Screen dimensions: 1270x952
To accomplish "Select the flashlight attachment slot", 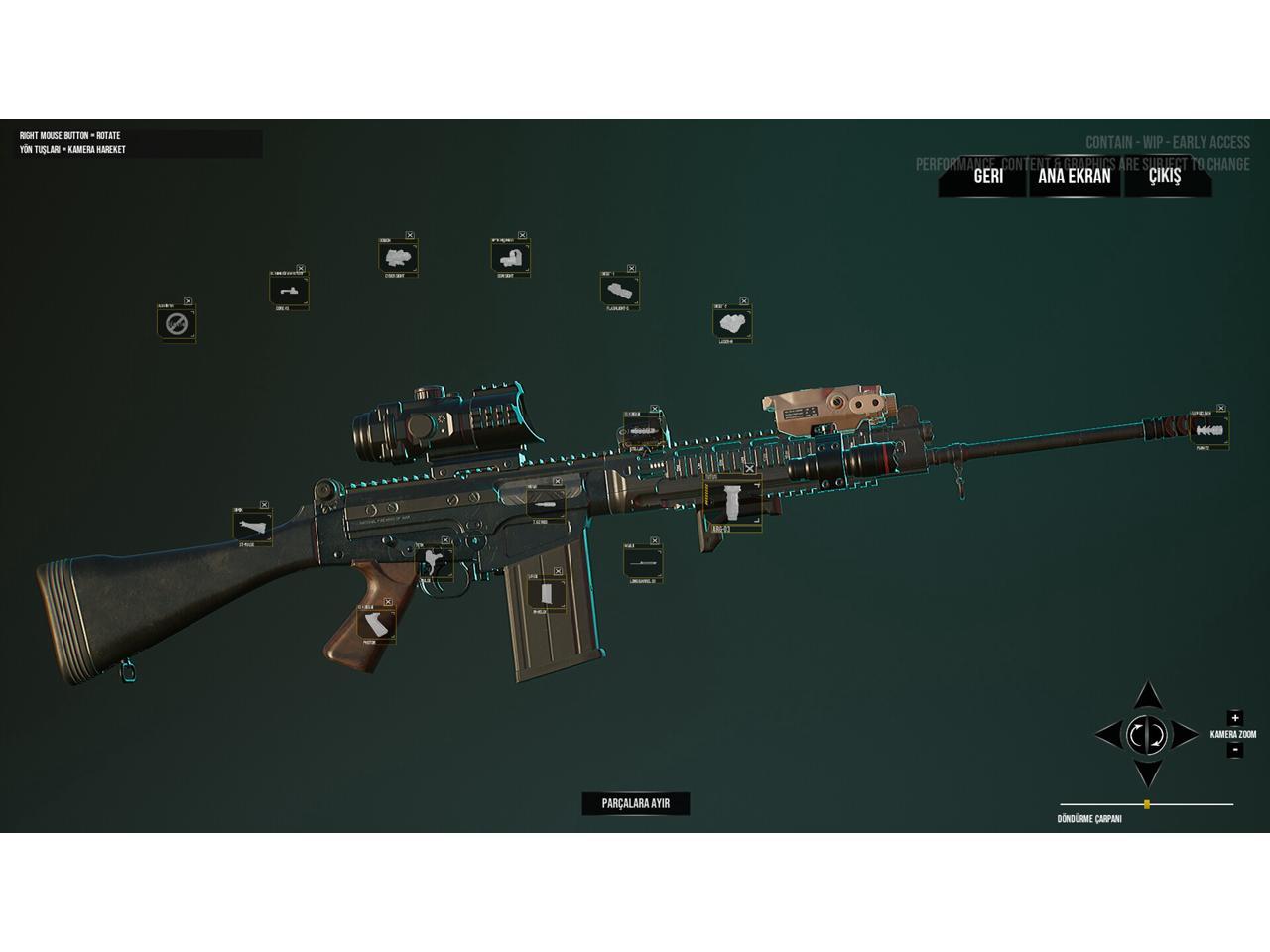I will 619,290.
